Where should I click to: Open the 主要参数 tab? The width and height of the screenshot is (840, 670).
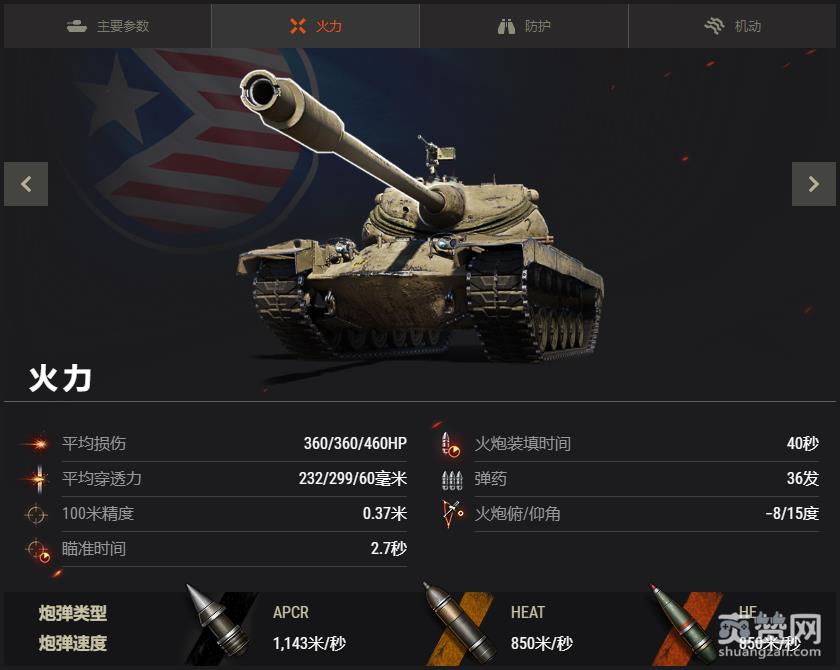[107, 26]
